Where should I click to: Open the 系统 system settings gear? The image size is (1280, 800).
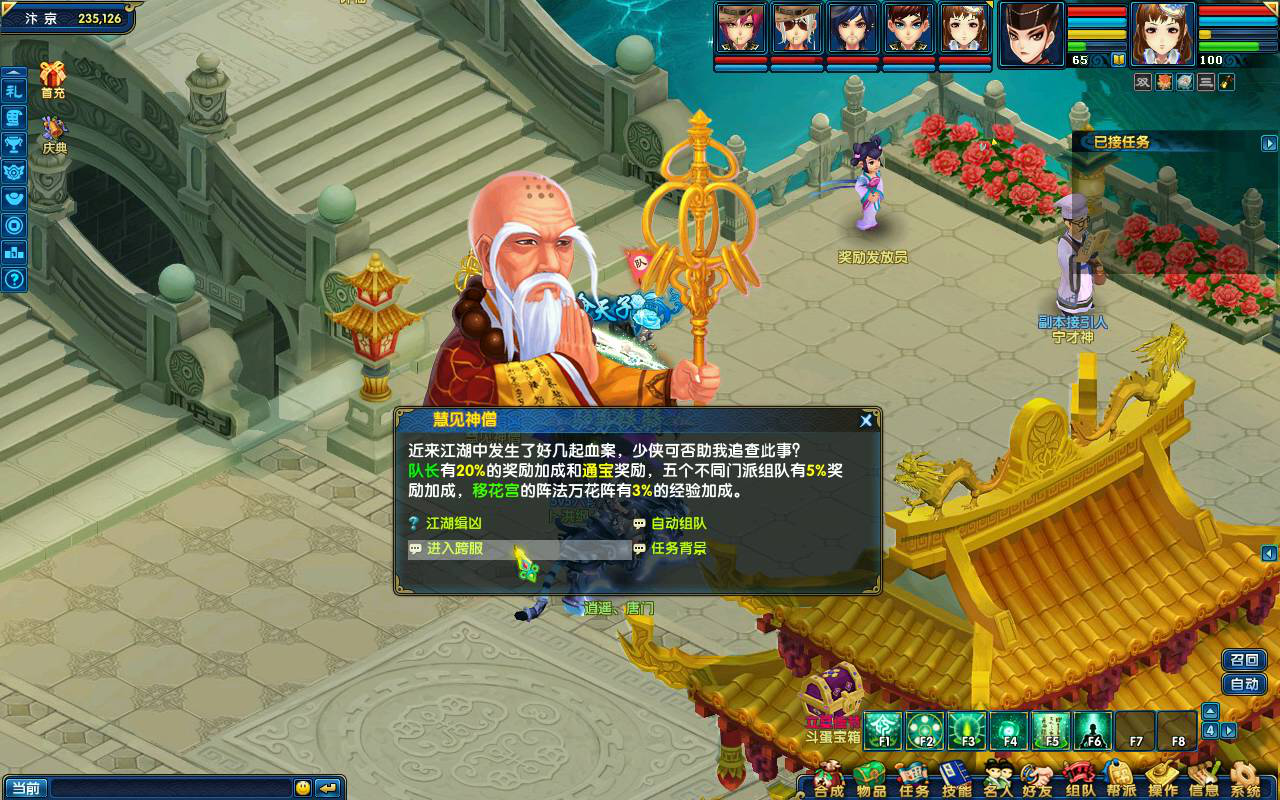point(1245,779)
